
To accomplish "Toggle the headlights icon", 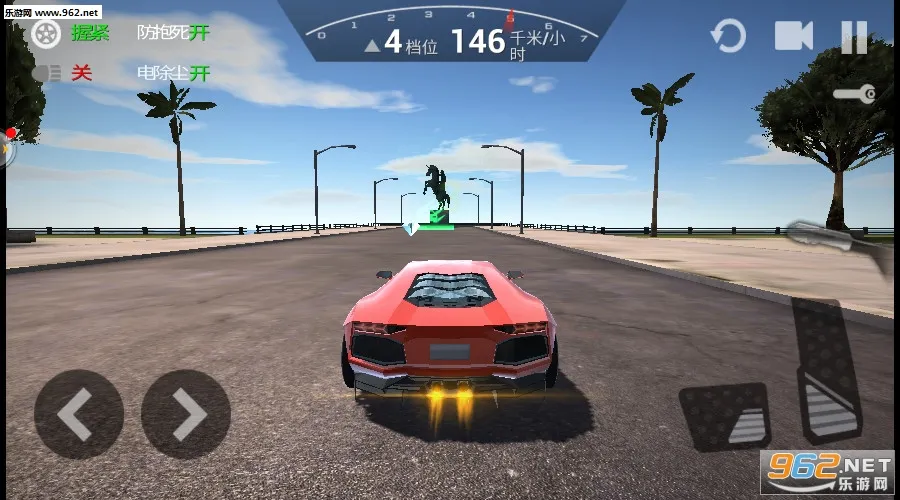I will [48, 73].
